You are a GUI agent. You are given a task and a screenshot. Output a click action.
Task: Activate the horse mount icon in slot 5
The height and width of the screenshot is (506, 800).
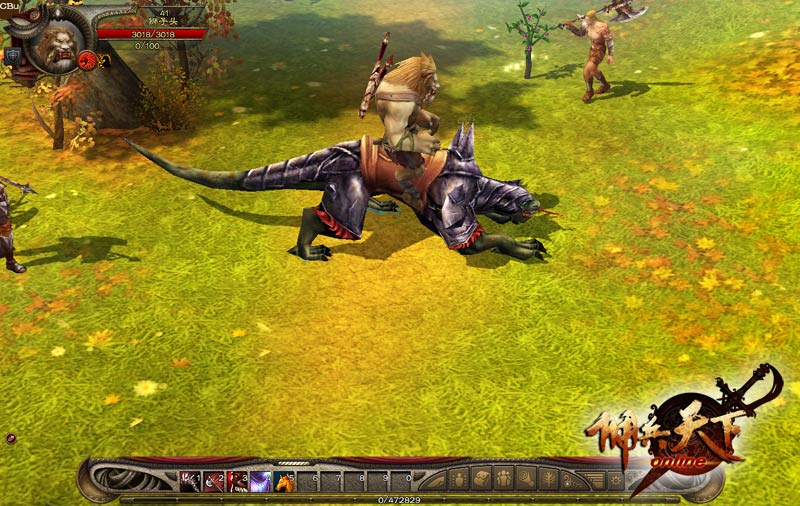[x=286, y=482]
